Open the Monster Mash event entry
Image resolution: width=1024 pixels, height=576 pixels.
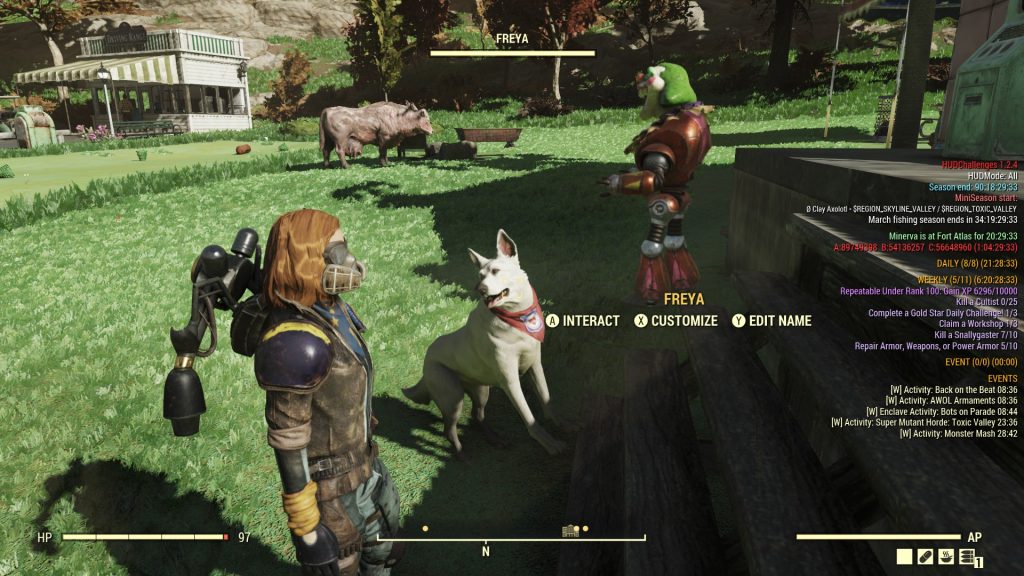(x=958, y=433)
